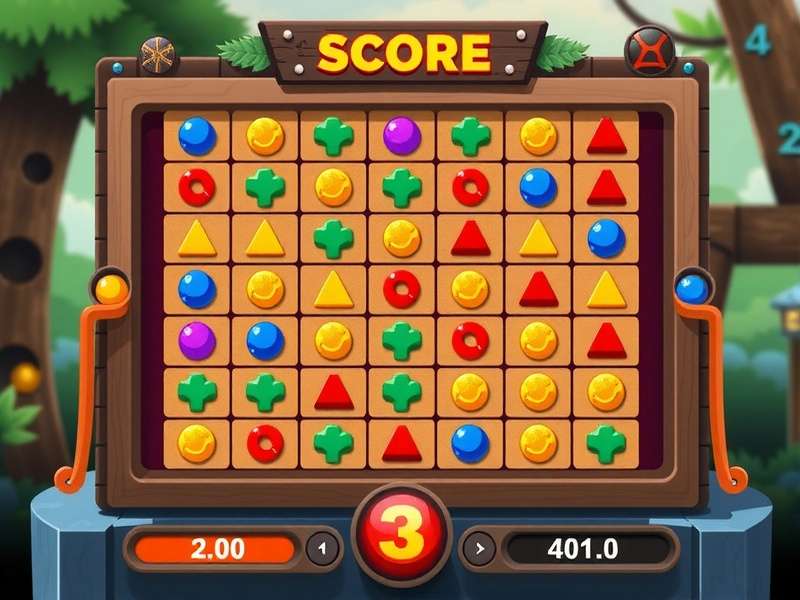Click the left arrow beside the 2.00 value
Viewport: 800px width, 600px height.
tap(321, 548)
